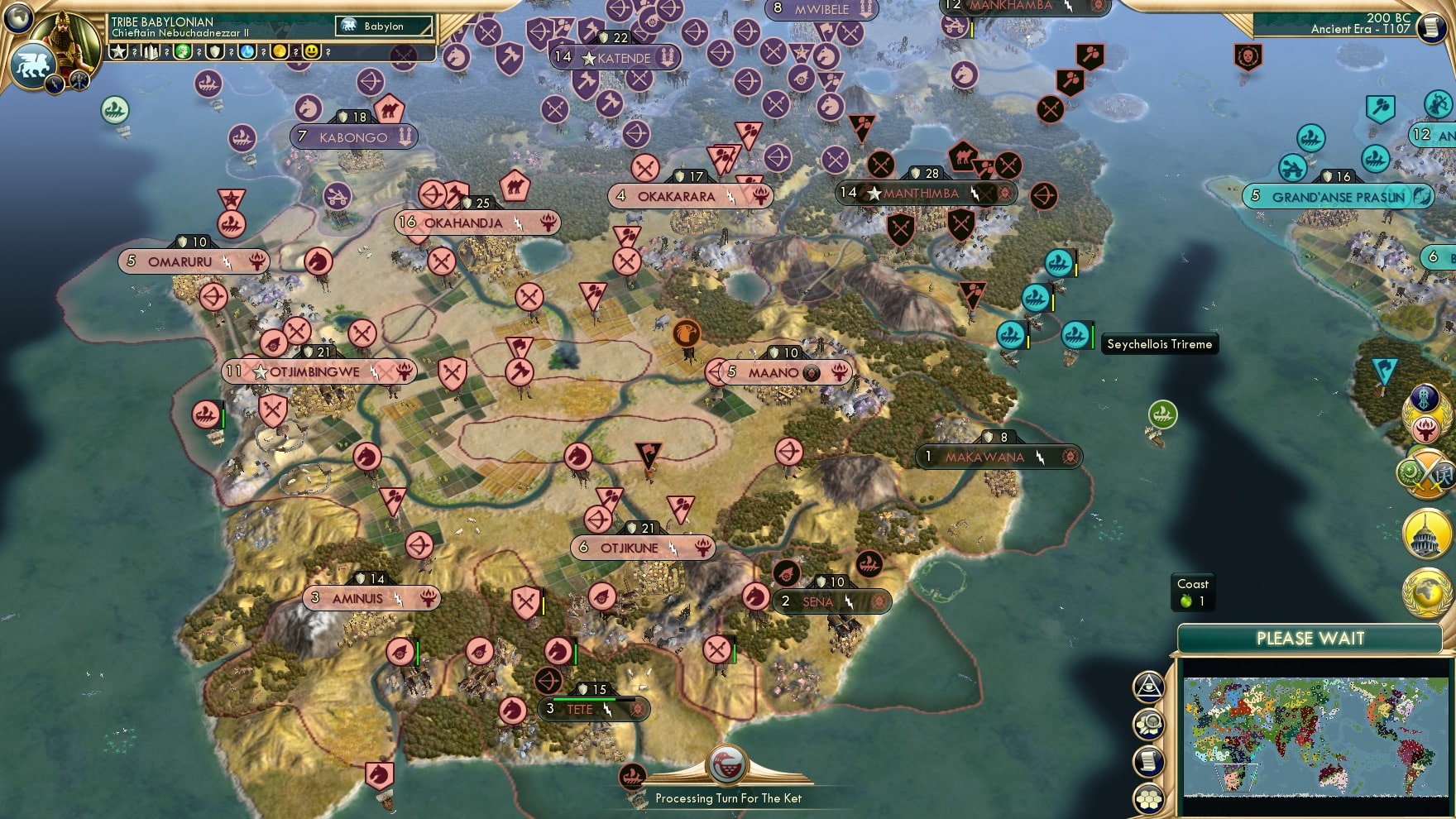The width and height of the screenshot is (1456, 819).
Task: Click the shield icon in the Babylonian ribbon
Action: (213, 52)
